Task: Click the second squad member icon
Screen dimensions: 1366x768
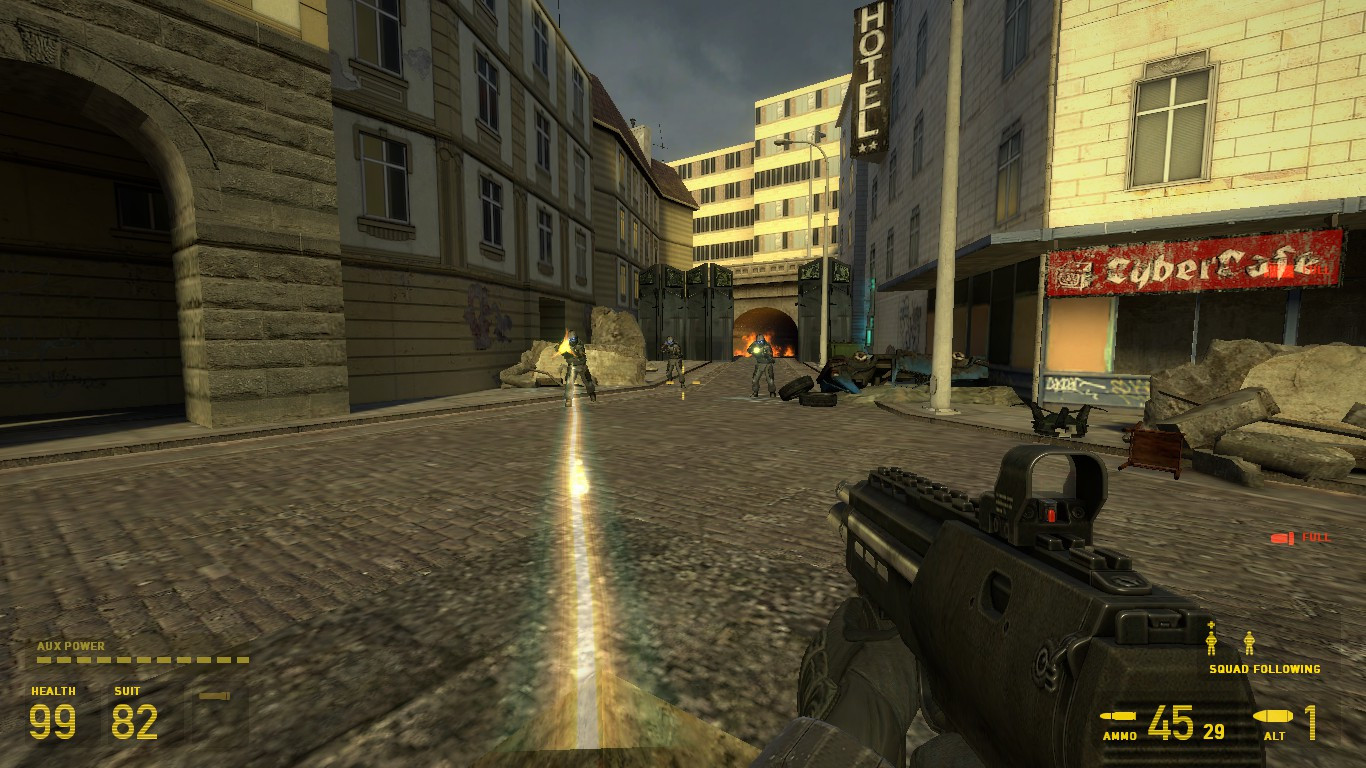Action: pos(1251,644)
